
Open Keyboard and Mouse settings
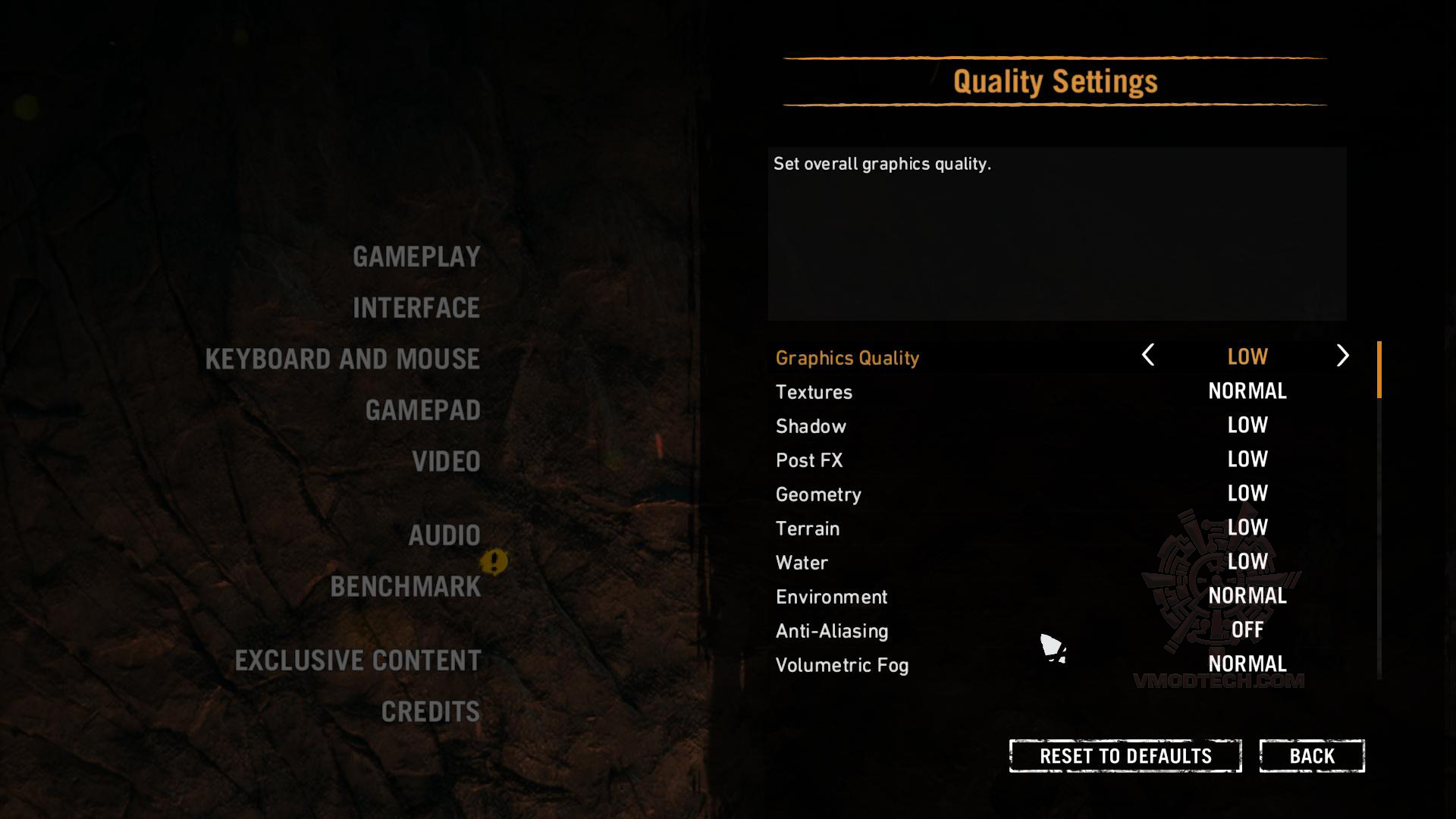(342, 359)
